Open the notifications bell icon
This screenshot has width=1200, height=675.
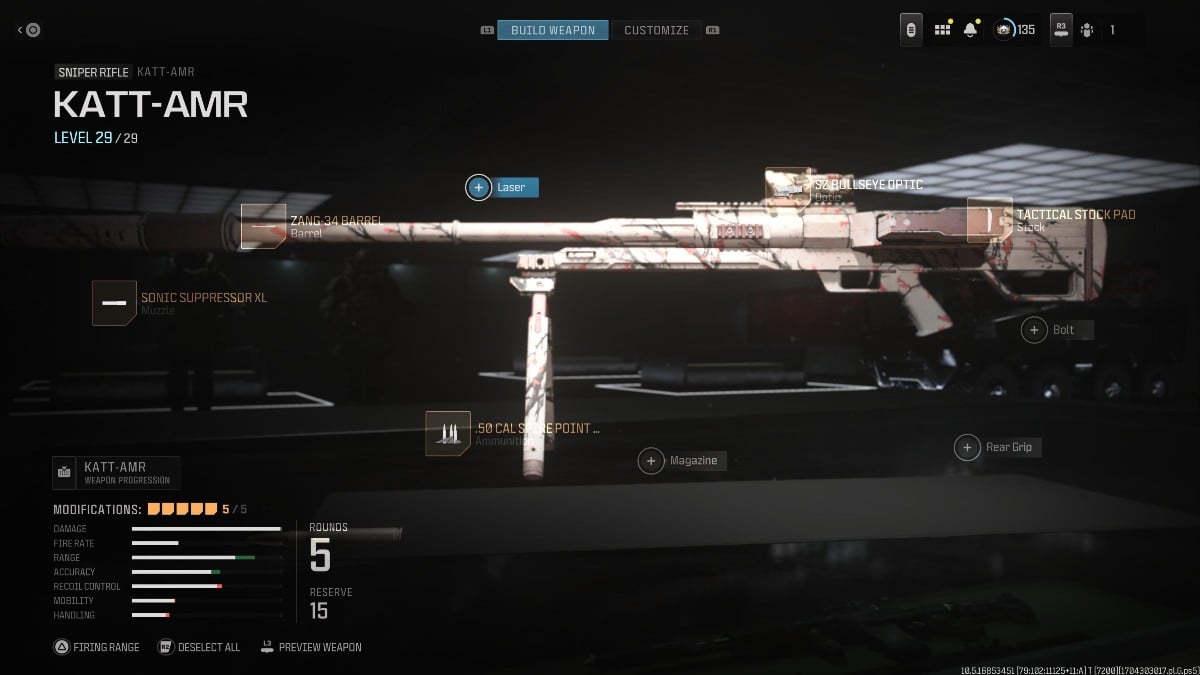pyautogui.click(x=970, y=30)
